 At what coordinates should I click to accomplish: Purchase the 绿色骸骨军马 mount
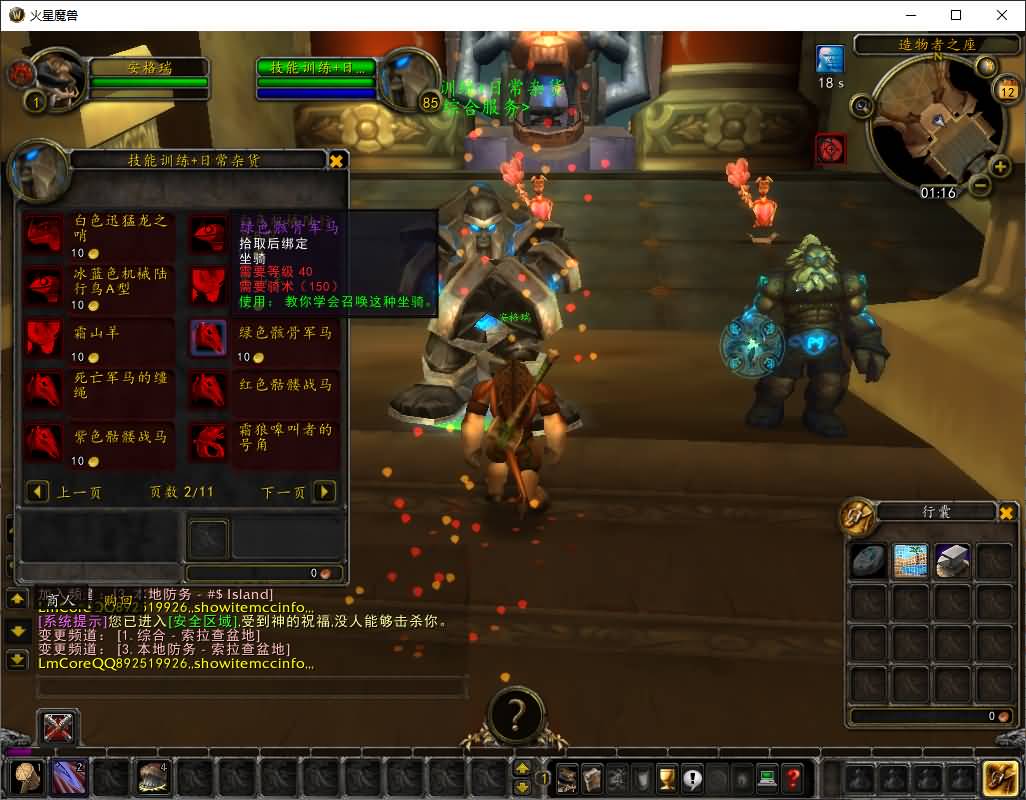coord(209,338)
